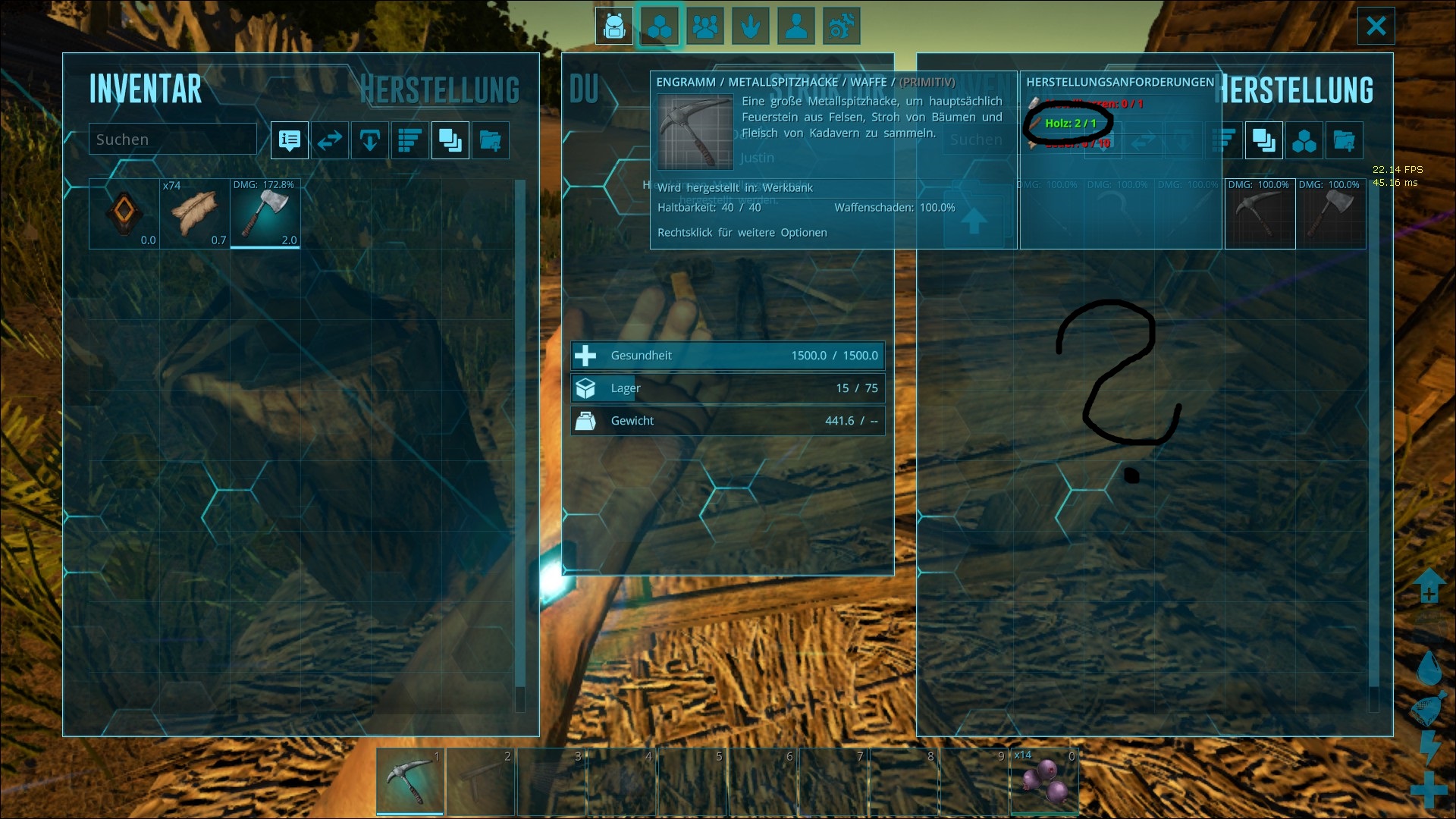Sort the remote inventory with the sort icon
The height and width of the screenshot is (819, 1456).
click(x=1224, y=140)
